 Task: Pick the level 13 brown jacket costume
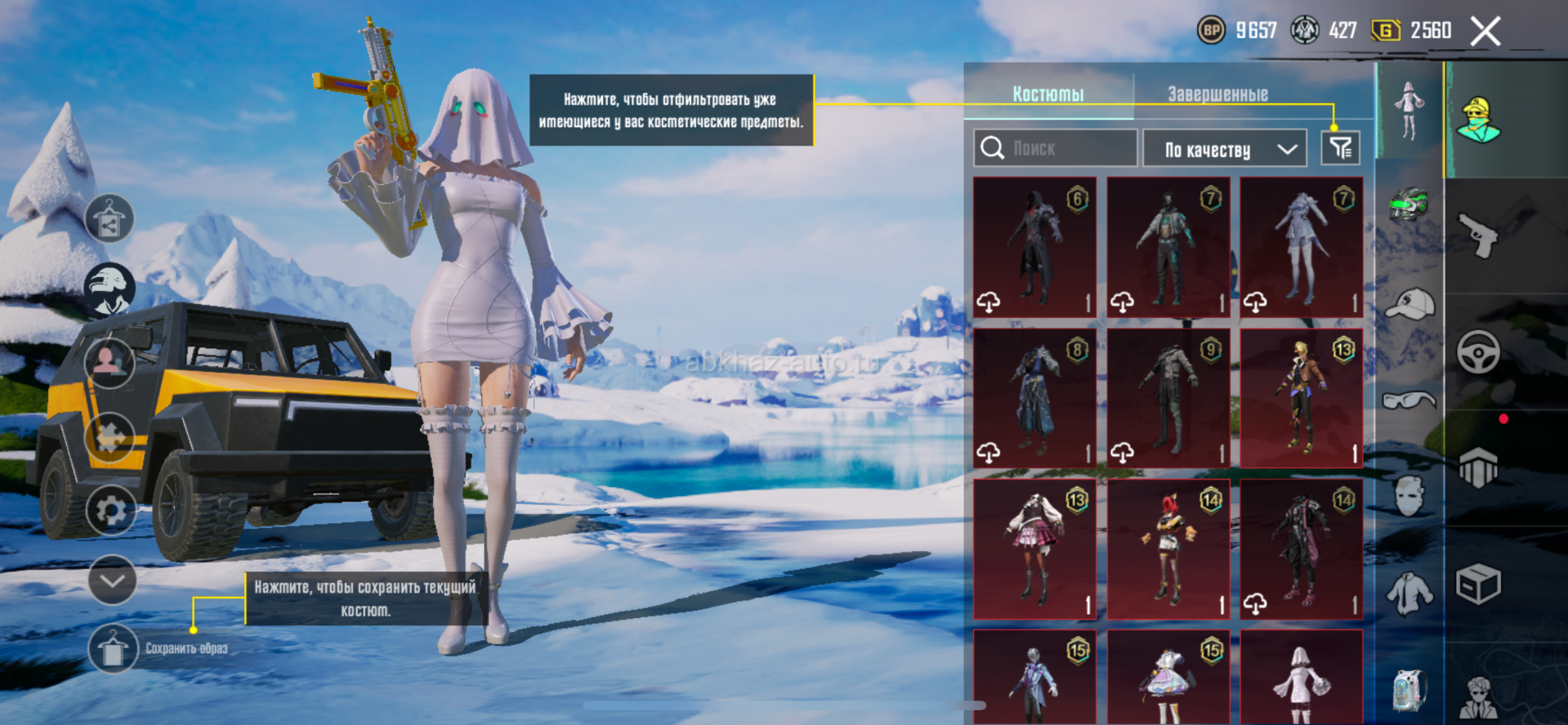pyautogui.click(x=1302, y=398)
